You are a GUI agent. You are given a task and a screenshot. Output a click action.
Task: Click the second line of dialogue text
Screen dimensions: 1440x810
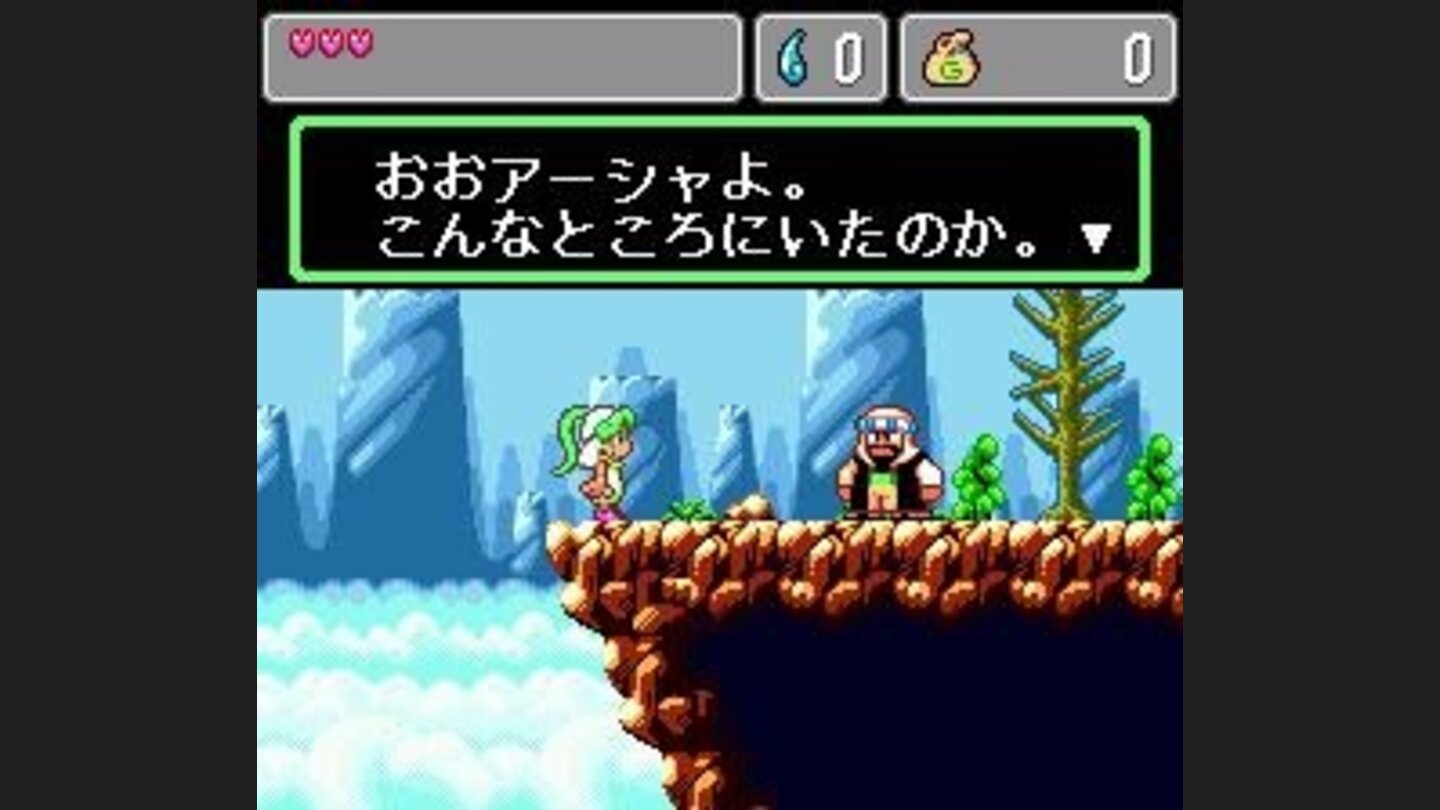pos(680,234)
